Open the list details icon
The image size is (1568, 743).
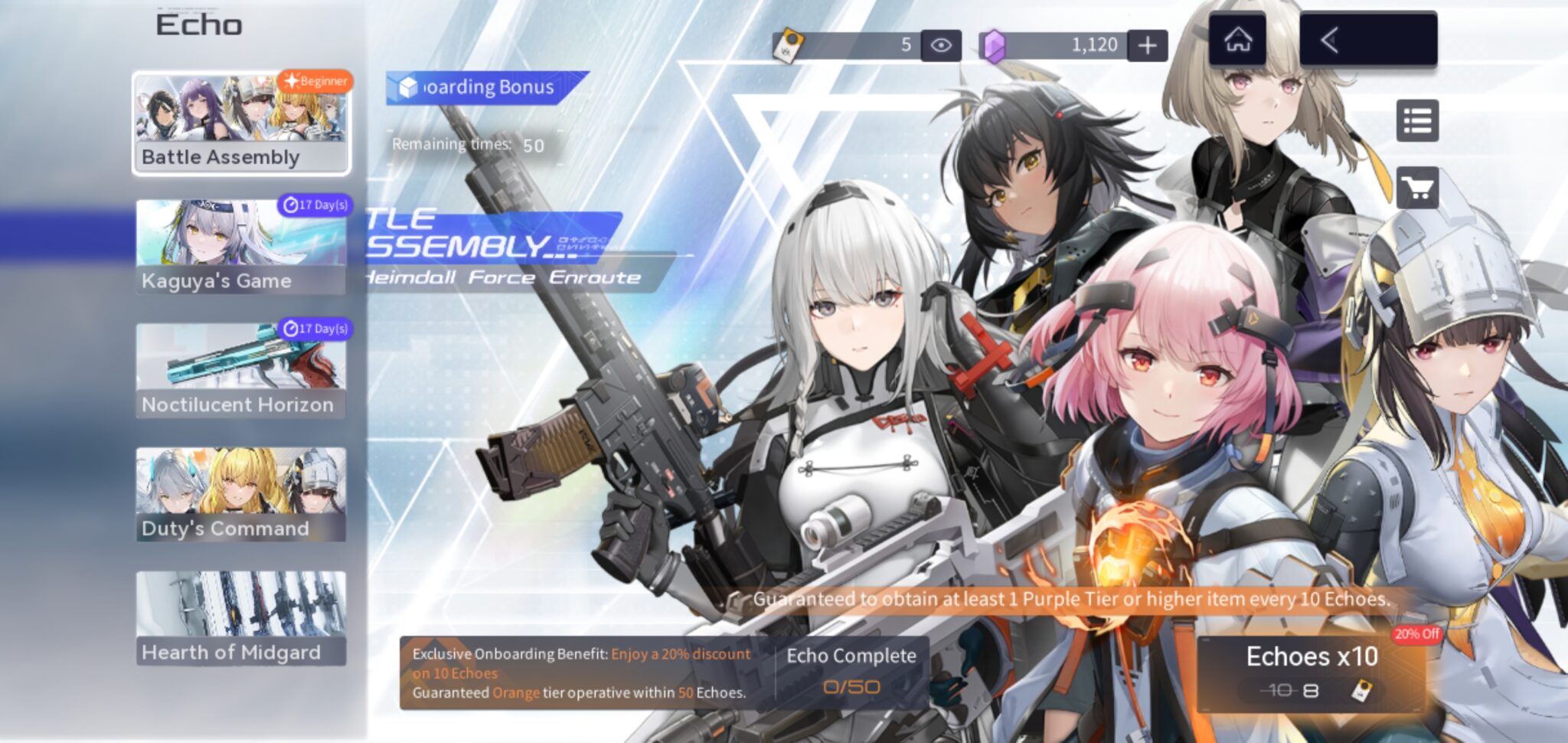tap(1417, 121)
